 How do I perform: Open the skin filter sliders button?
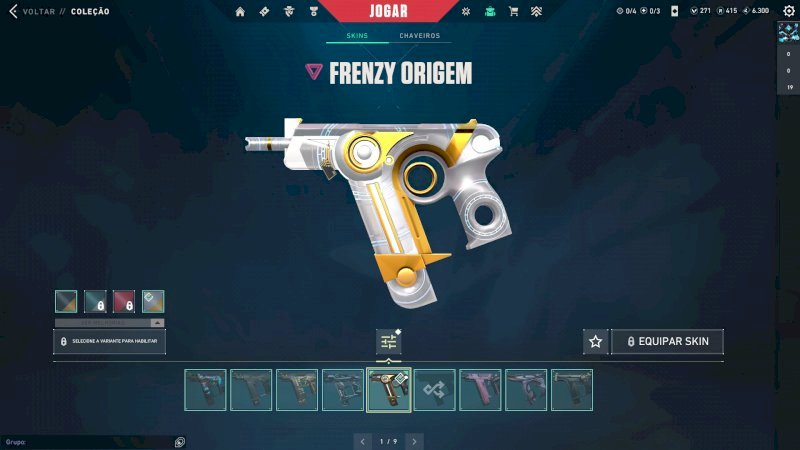pyautogui.click(x=388, y=341)
